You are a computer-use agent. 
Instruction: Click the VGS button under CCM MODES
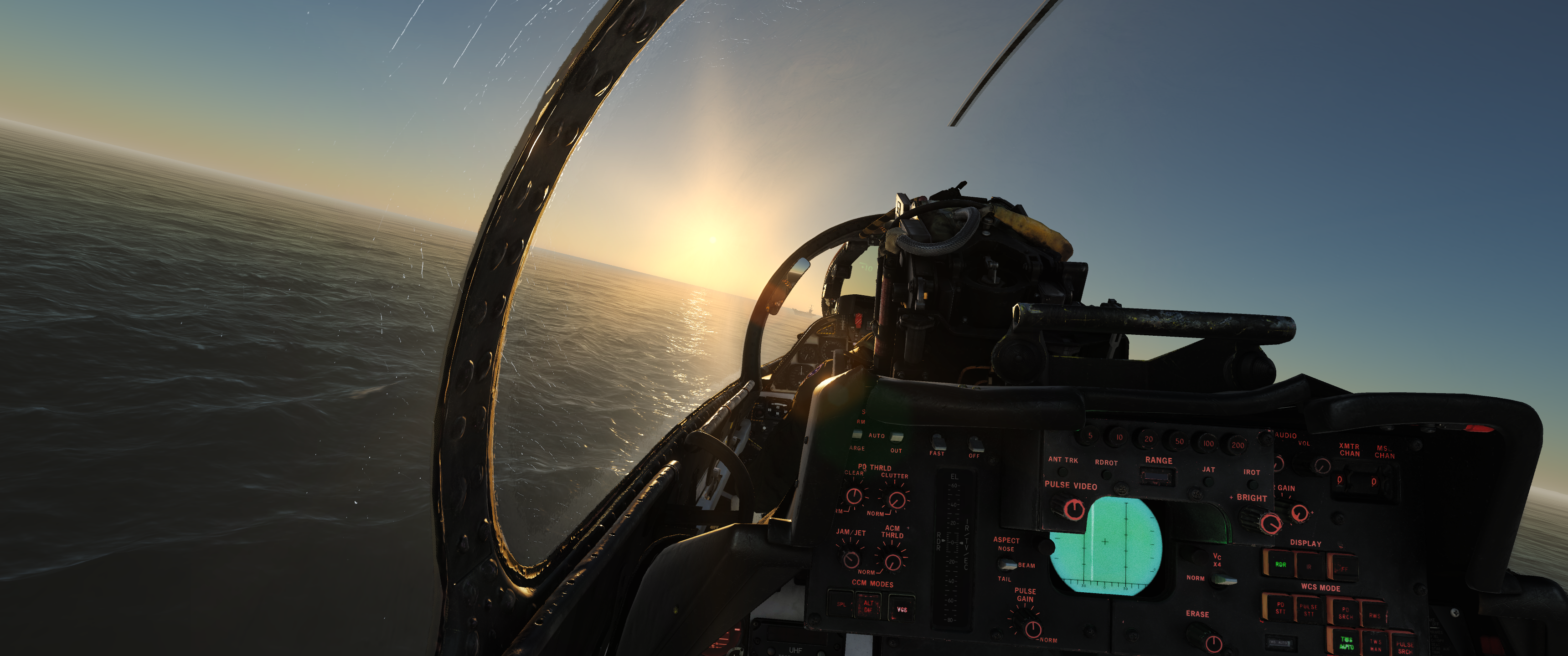pos(902,609)
